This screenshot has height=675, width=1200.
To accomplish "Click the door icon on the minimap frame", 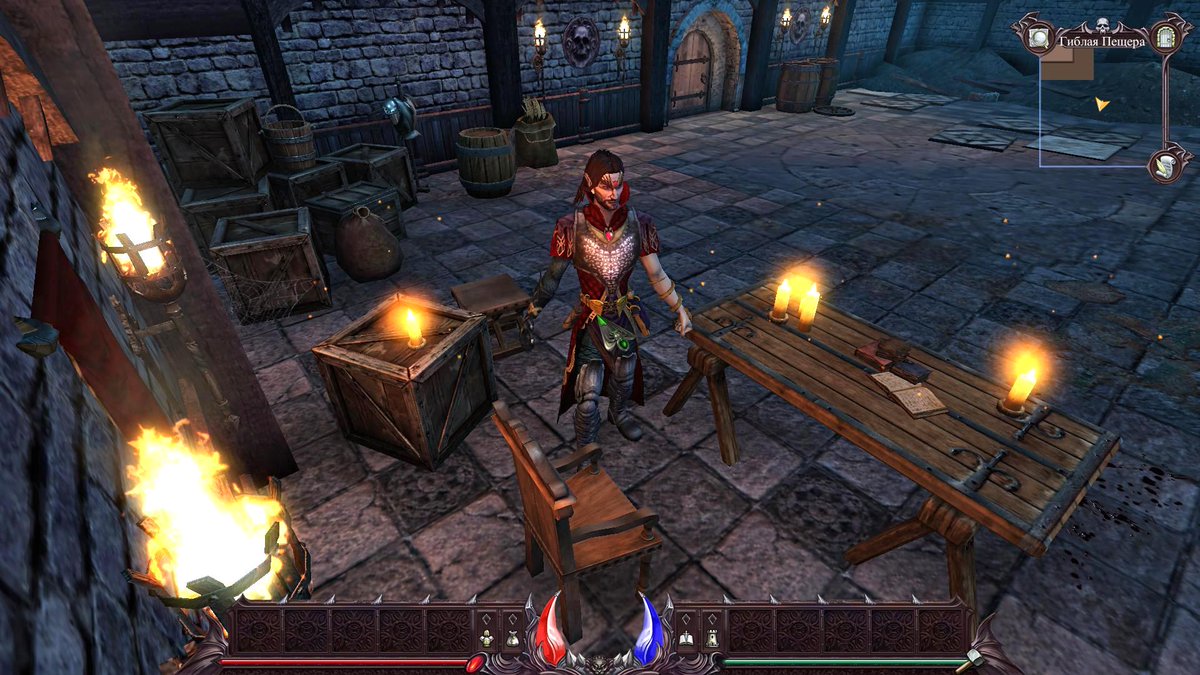I will tap(1165, 39).
